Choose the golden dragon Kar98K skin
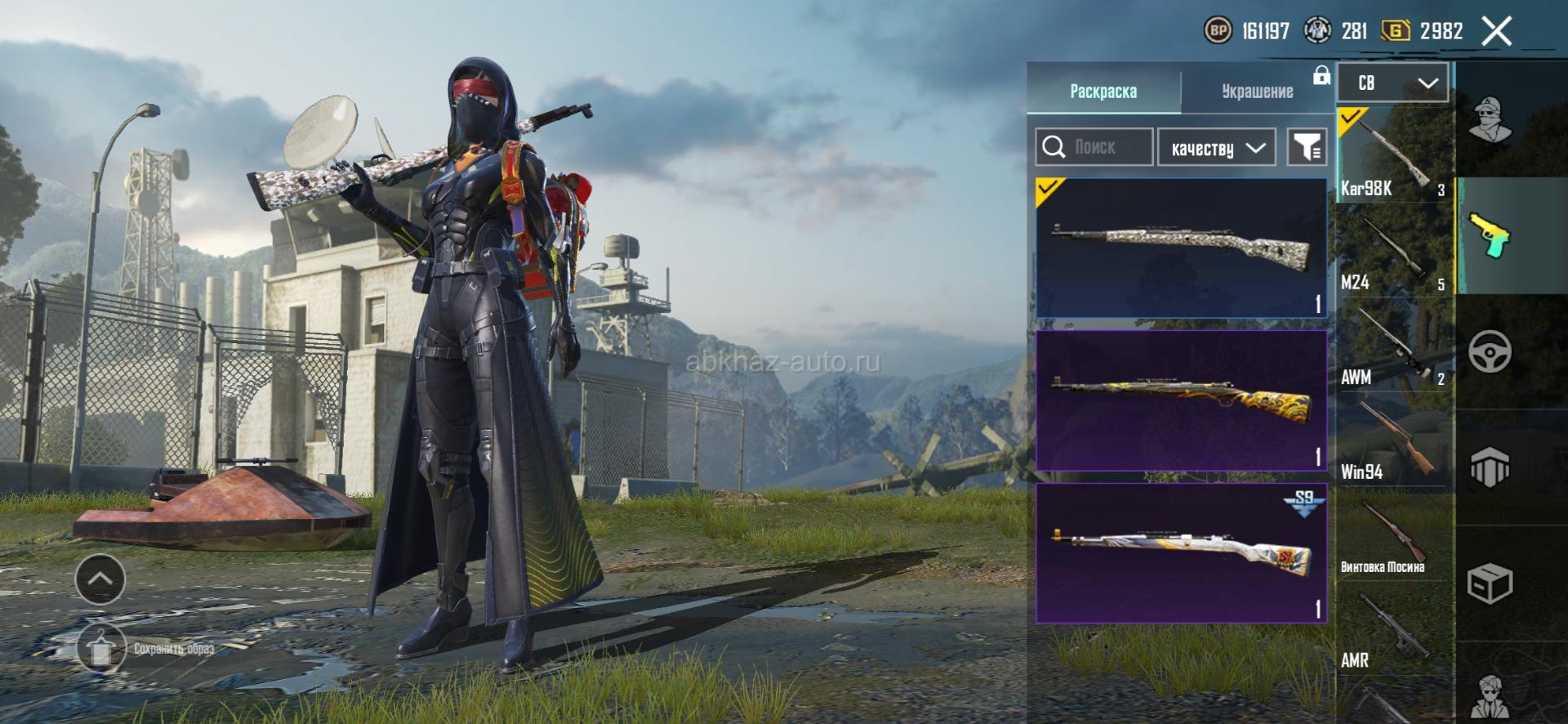1568x724 pixels. coord(1181,400)
